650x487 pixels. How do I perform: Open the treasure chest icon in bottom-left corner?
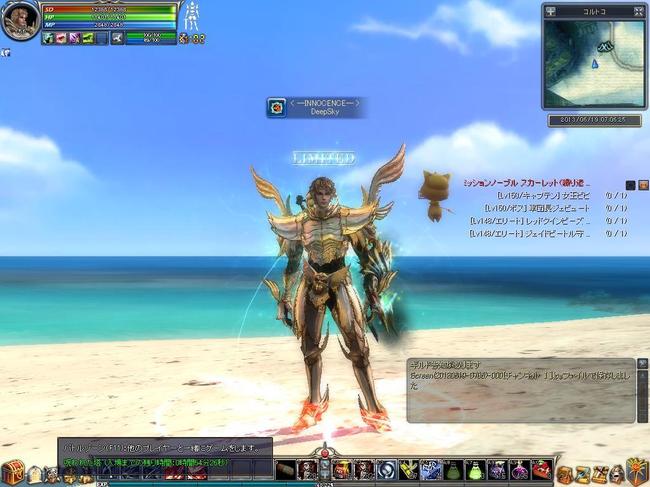(x=12, y=470)
